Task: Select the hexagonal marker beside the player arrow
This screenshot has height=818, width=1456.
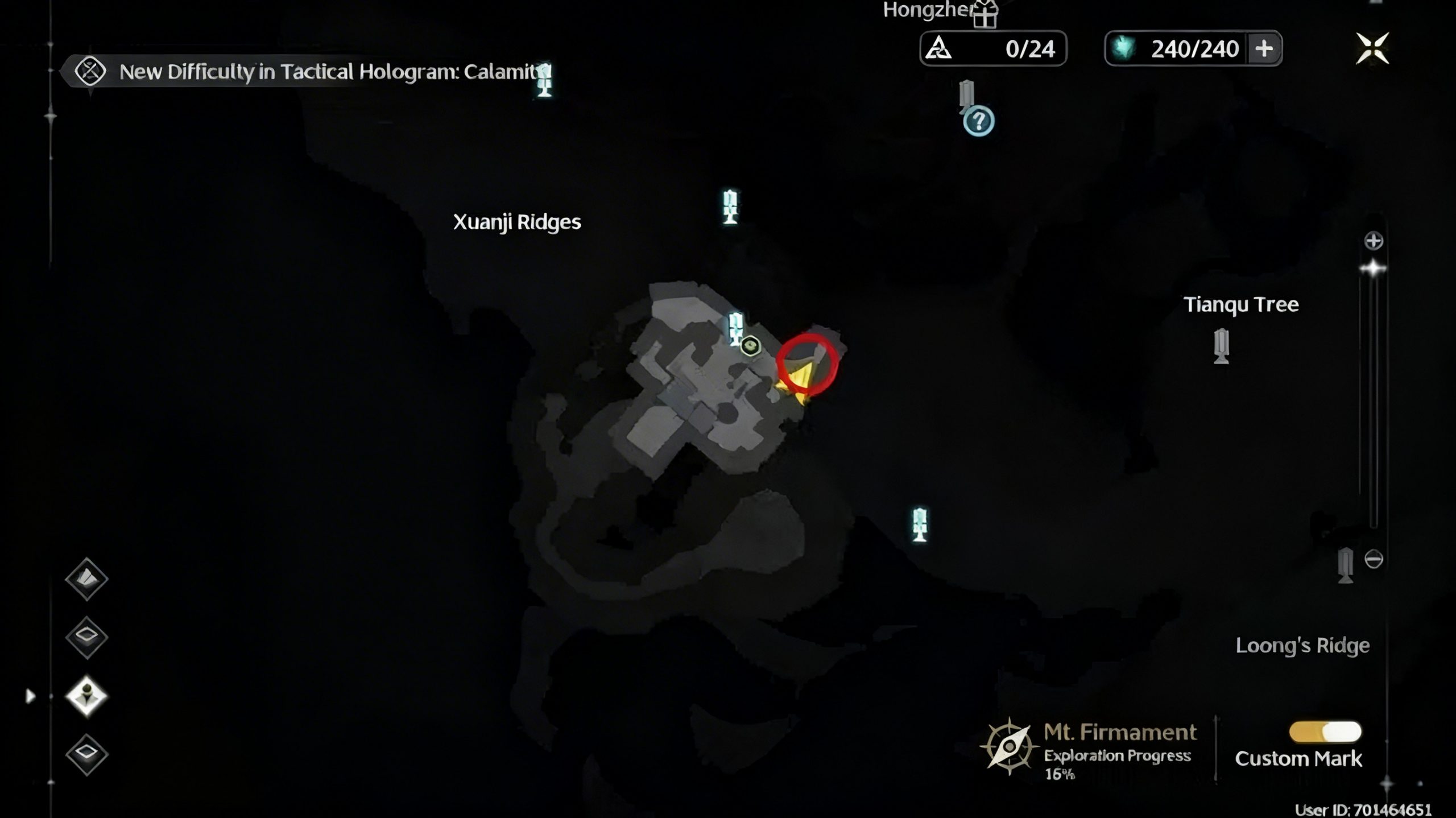Action: 751,345
